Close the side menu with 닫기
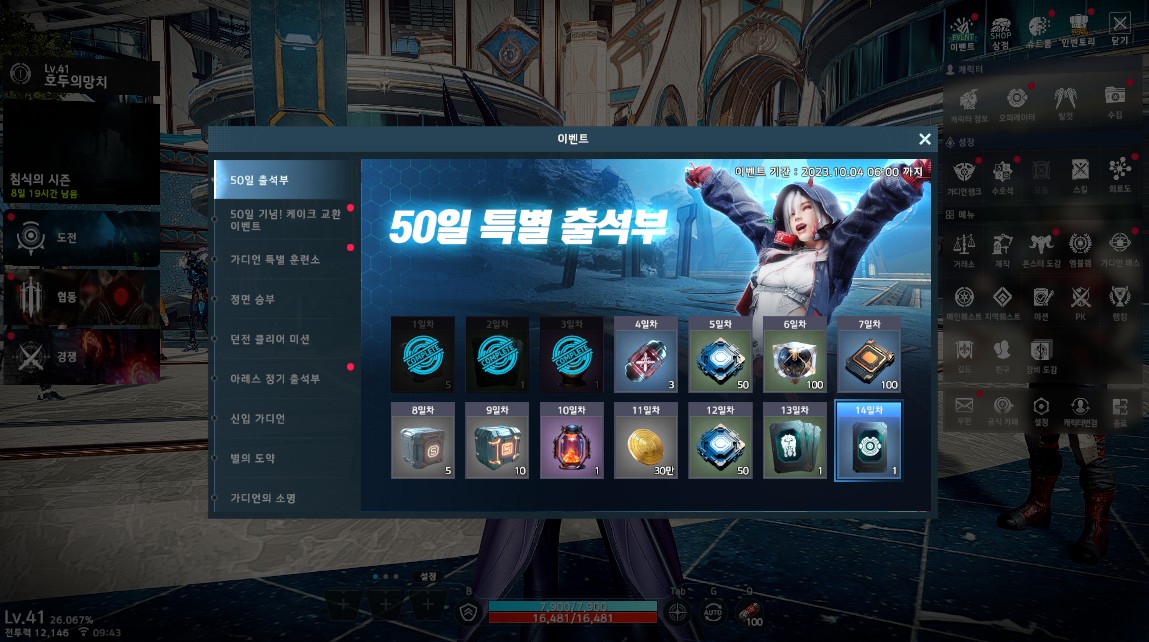 tap(1119, 30)
